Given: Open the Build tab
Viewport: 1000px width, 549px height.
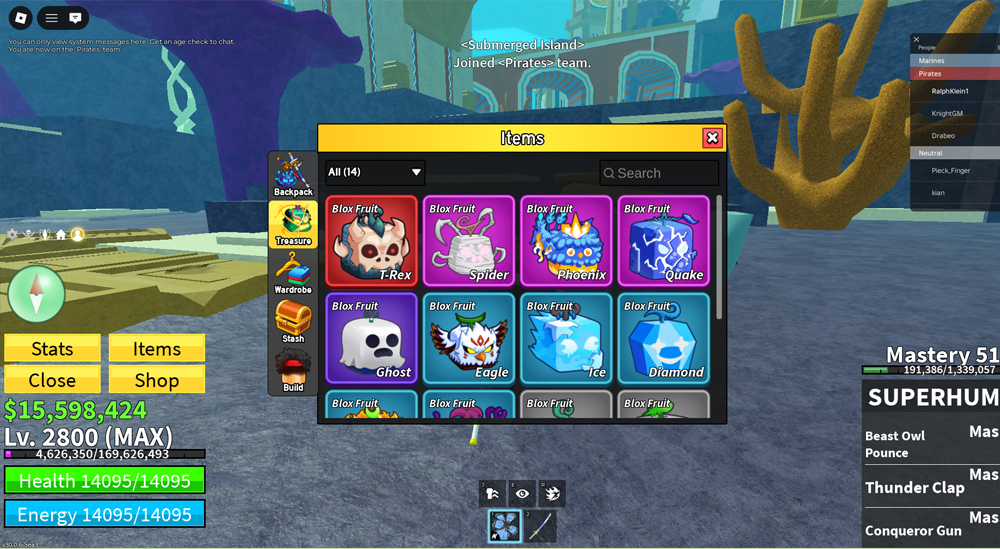Looking at the screenshot, I should (293, 371).
